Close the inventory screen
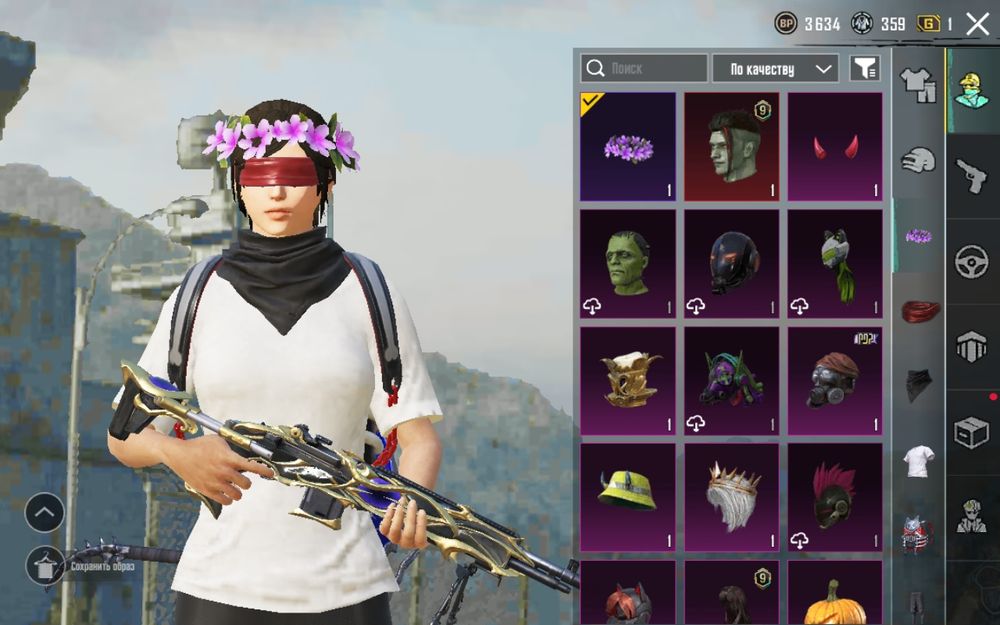This screenshot has height=625, width=1000. [977, 24]
